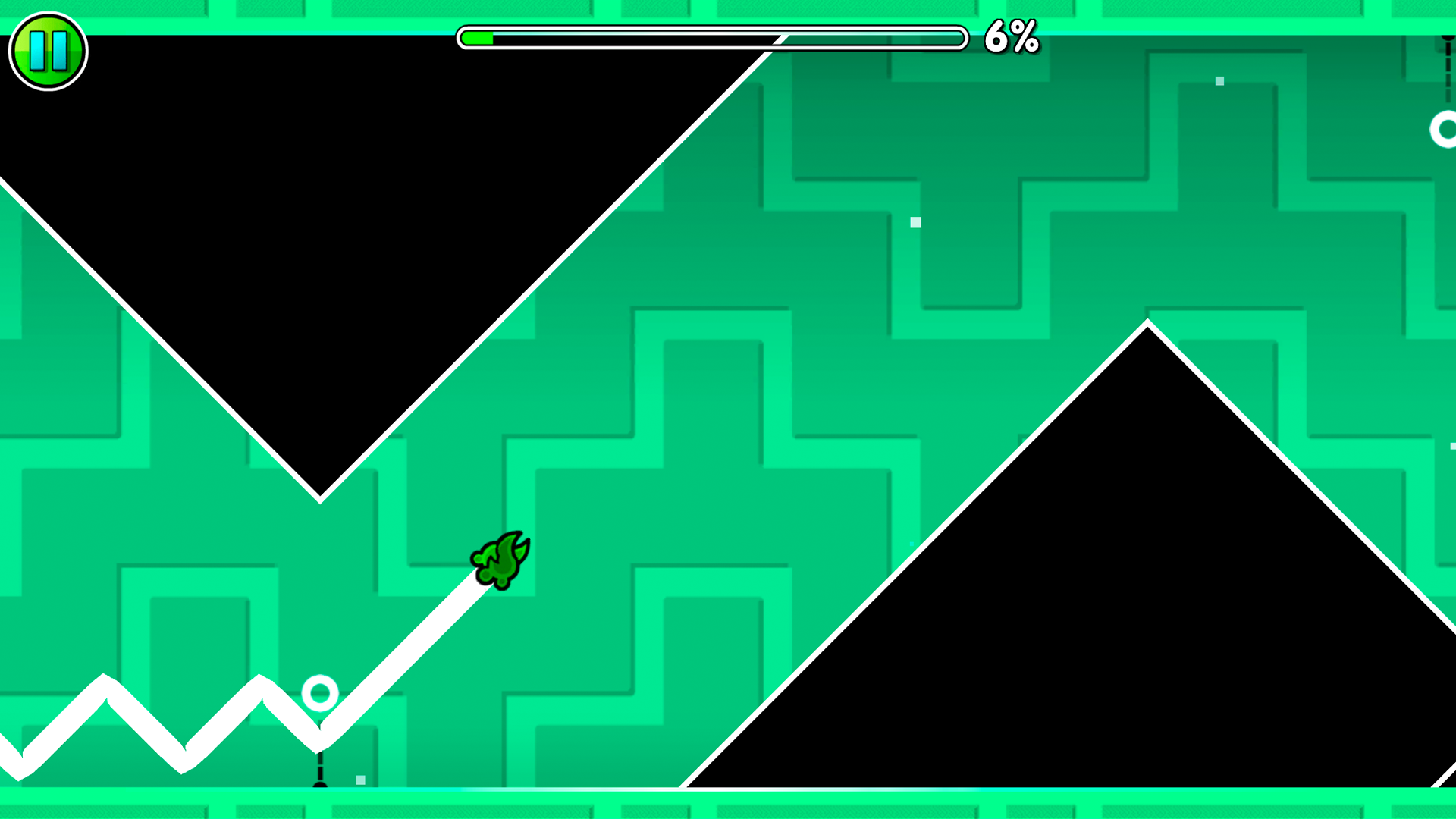Click the pause button
The height and width of the screenshot is (819, 1456).
pos(48,51)
